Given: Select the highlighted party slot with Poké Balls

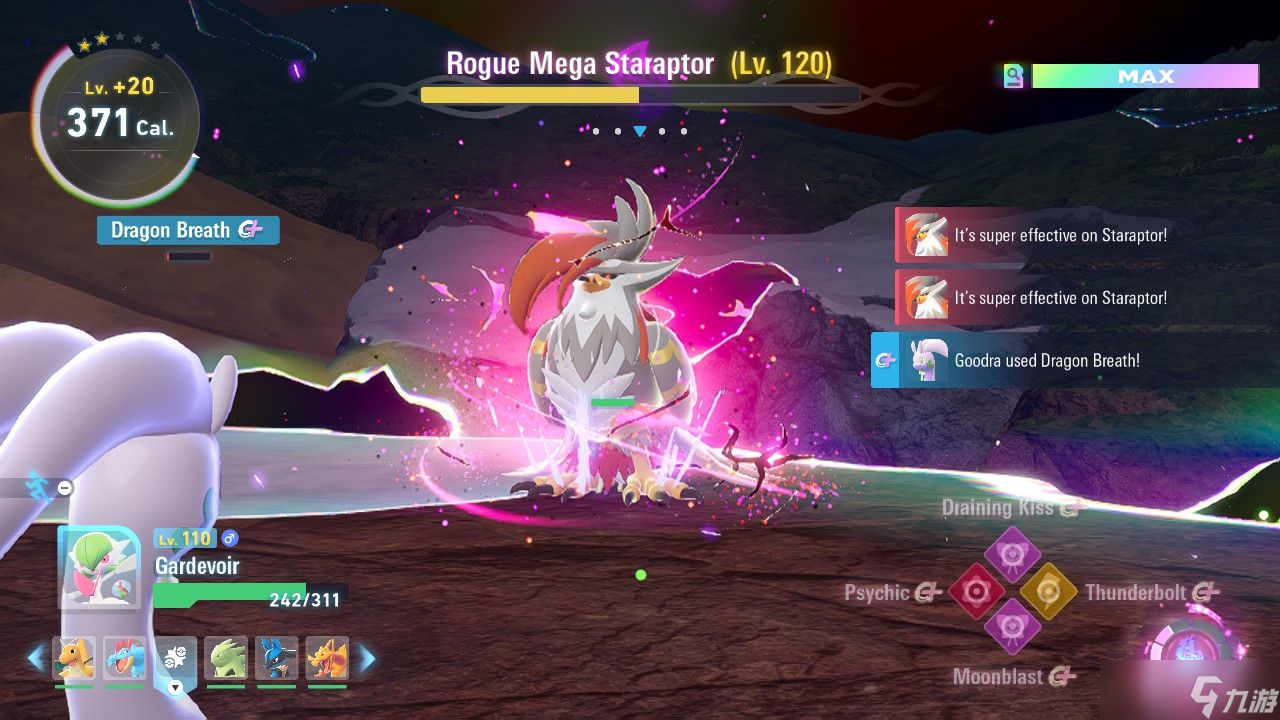Looking at the screenshot, I should click(175, 658).
